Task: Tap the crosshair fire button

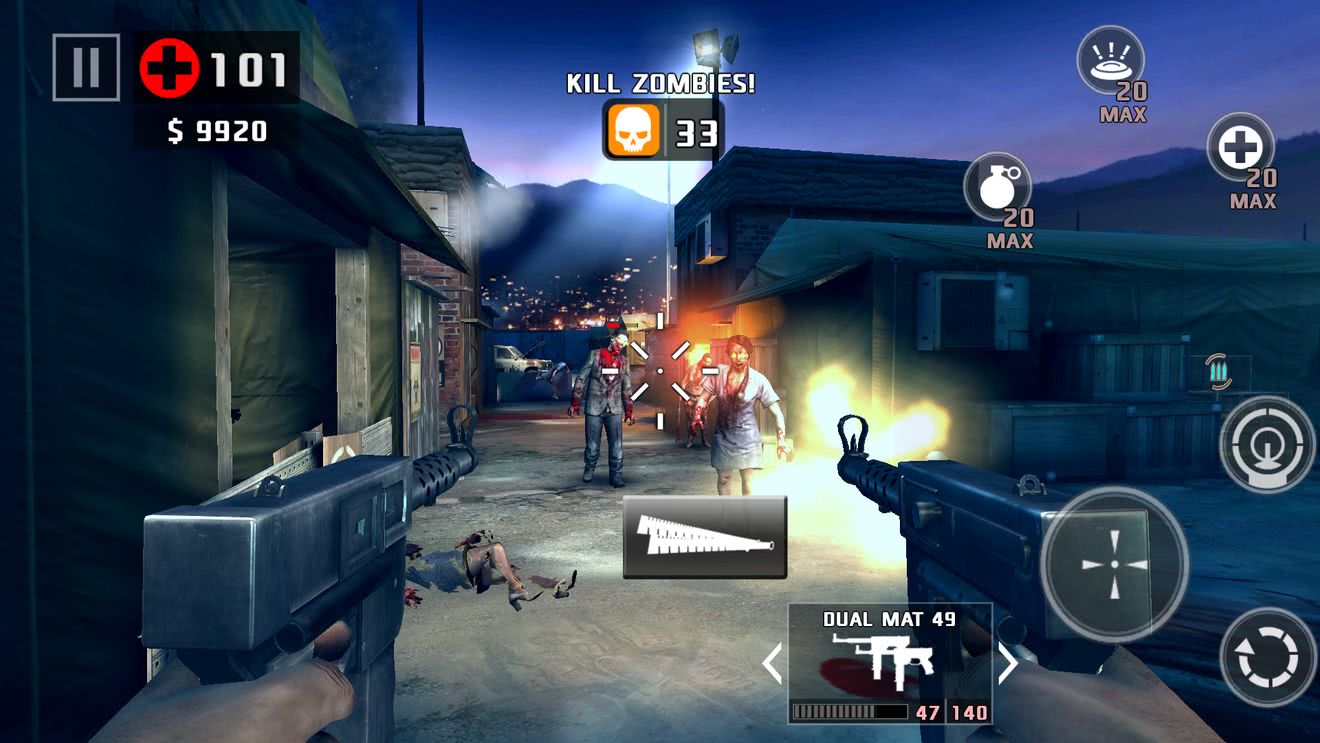Action: pos(1114,563)
